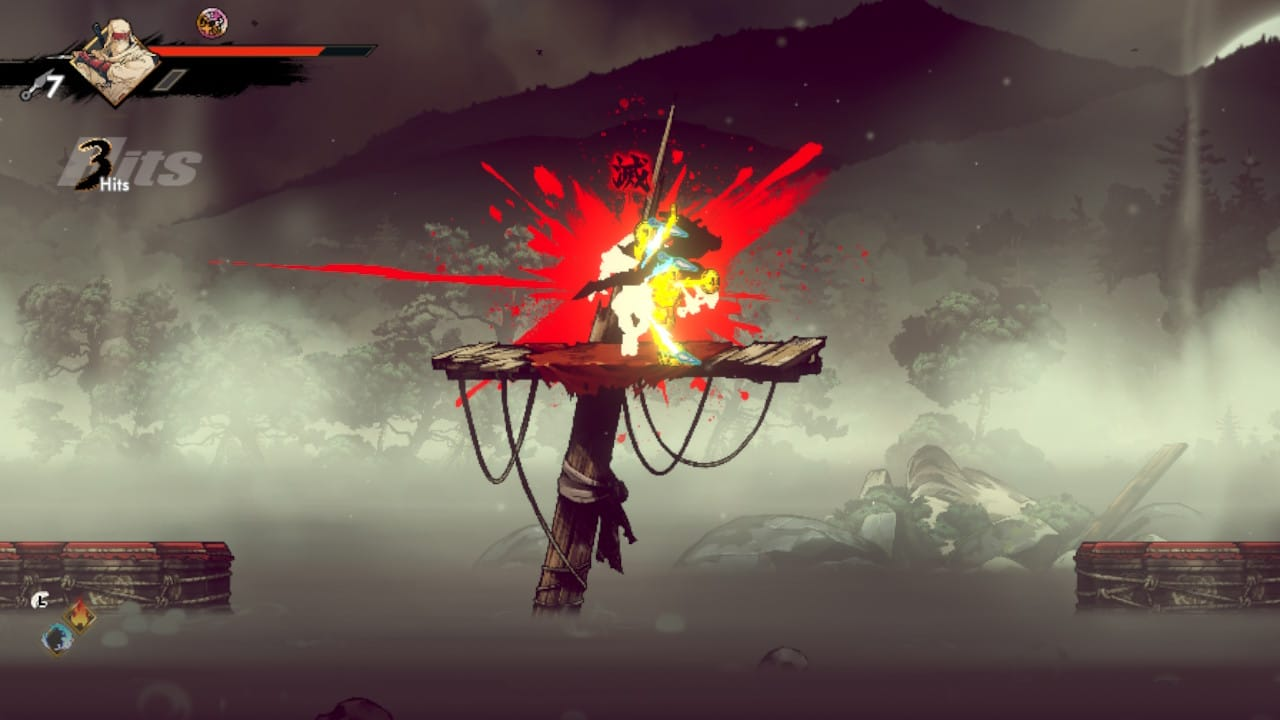Activate the fire ninjutsu skill icon

80,615
